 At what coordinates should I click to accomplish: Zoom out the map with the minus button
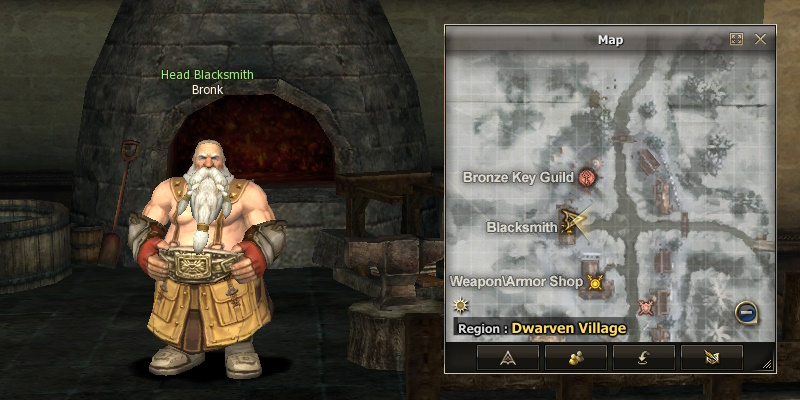[746, 311]
